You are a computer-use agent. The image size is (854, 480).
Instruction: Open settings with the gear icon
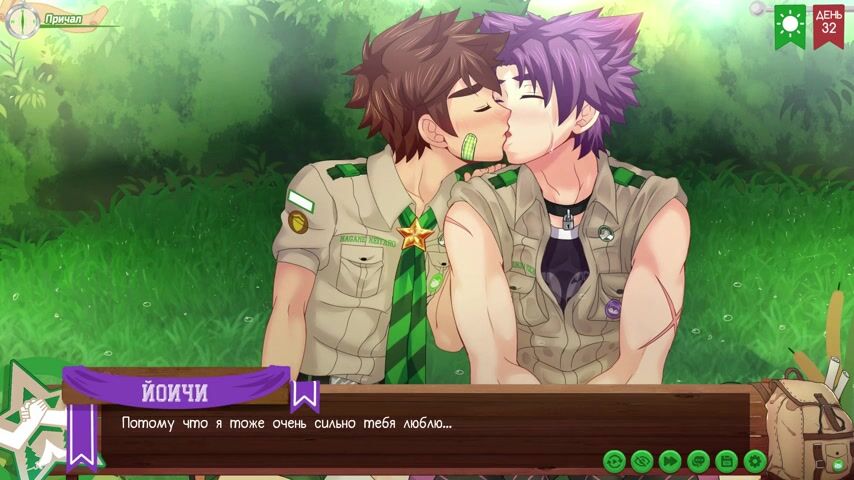click(x=755, y=461)
